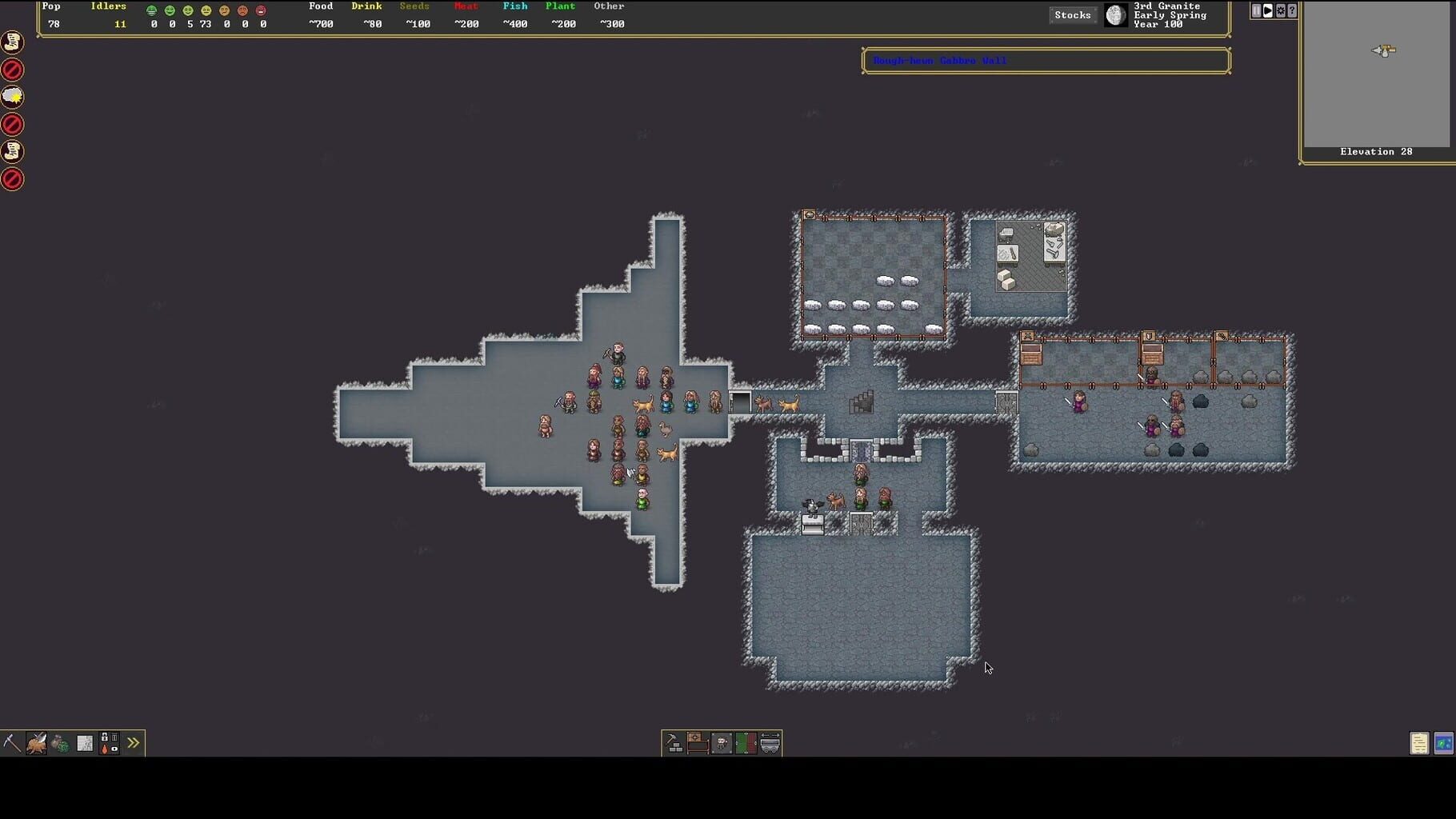Click the world map globe beside the date

1115,14
